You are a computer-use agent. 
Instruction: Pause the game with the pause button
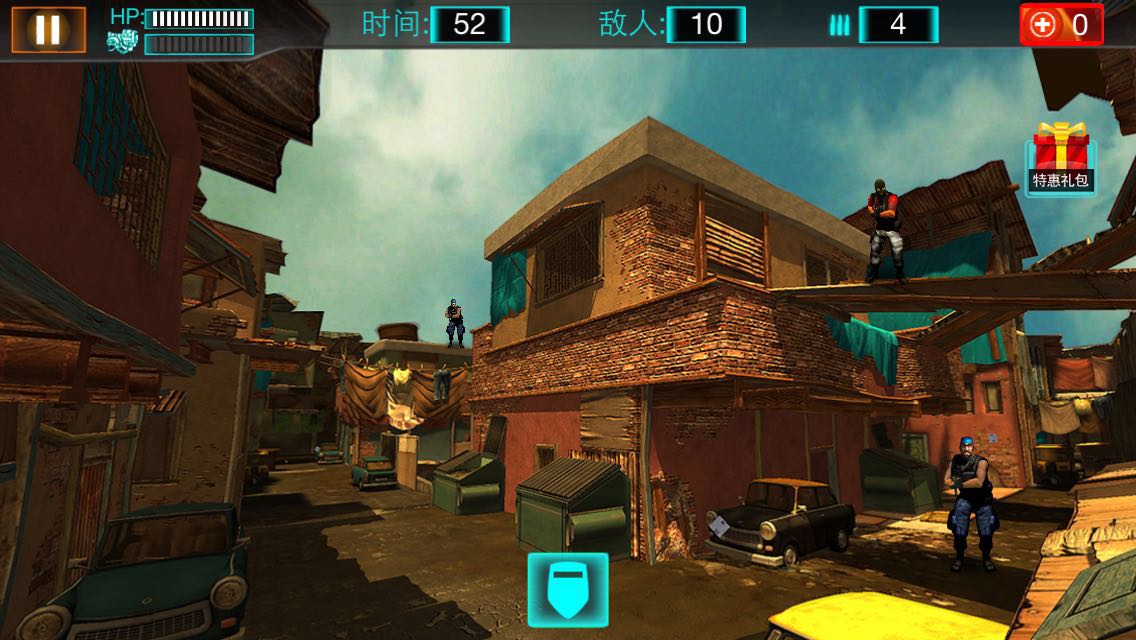[47, 29]
